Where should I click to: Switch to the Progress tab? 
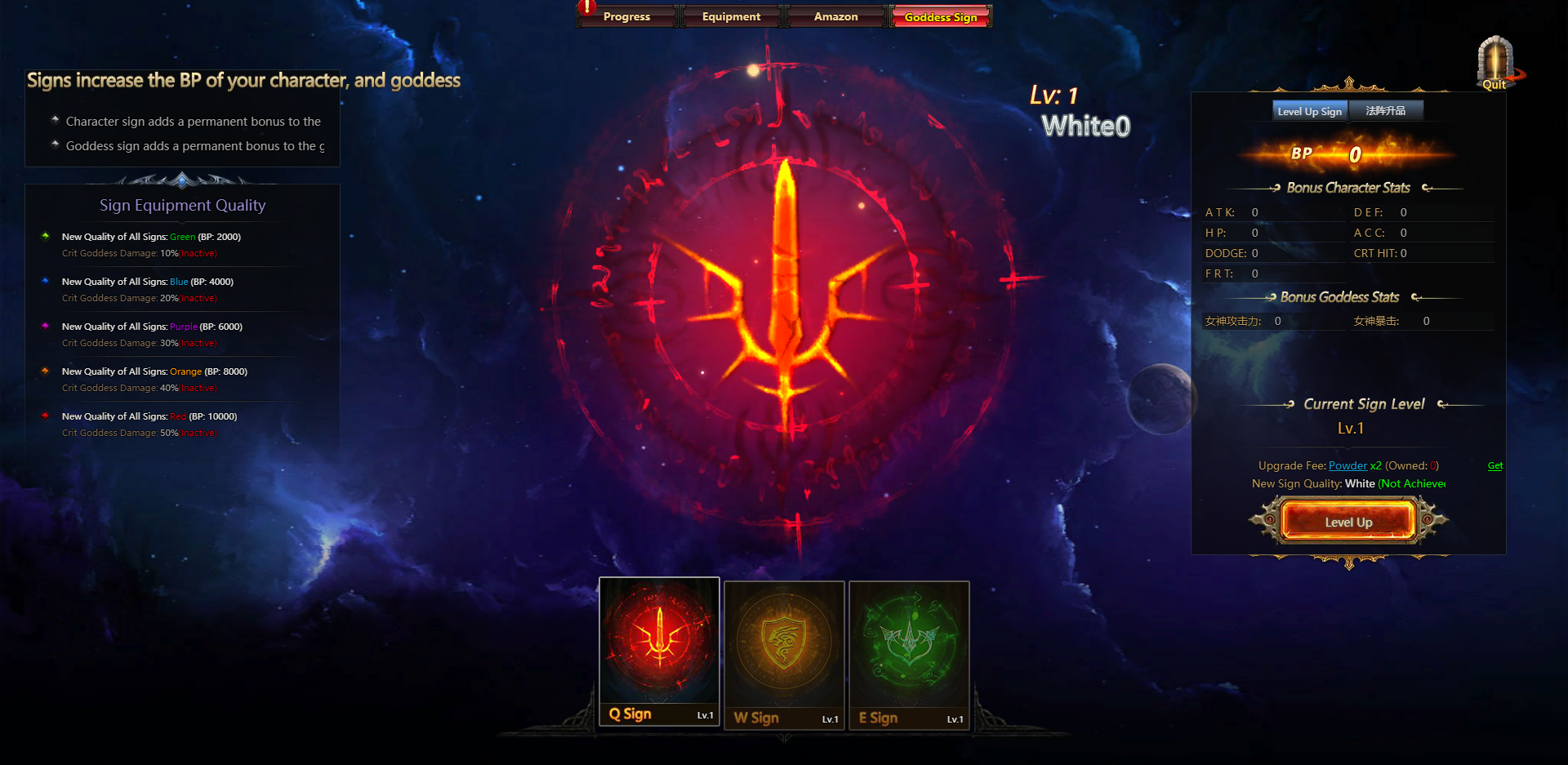coord(626,16)
